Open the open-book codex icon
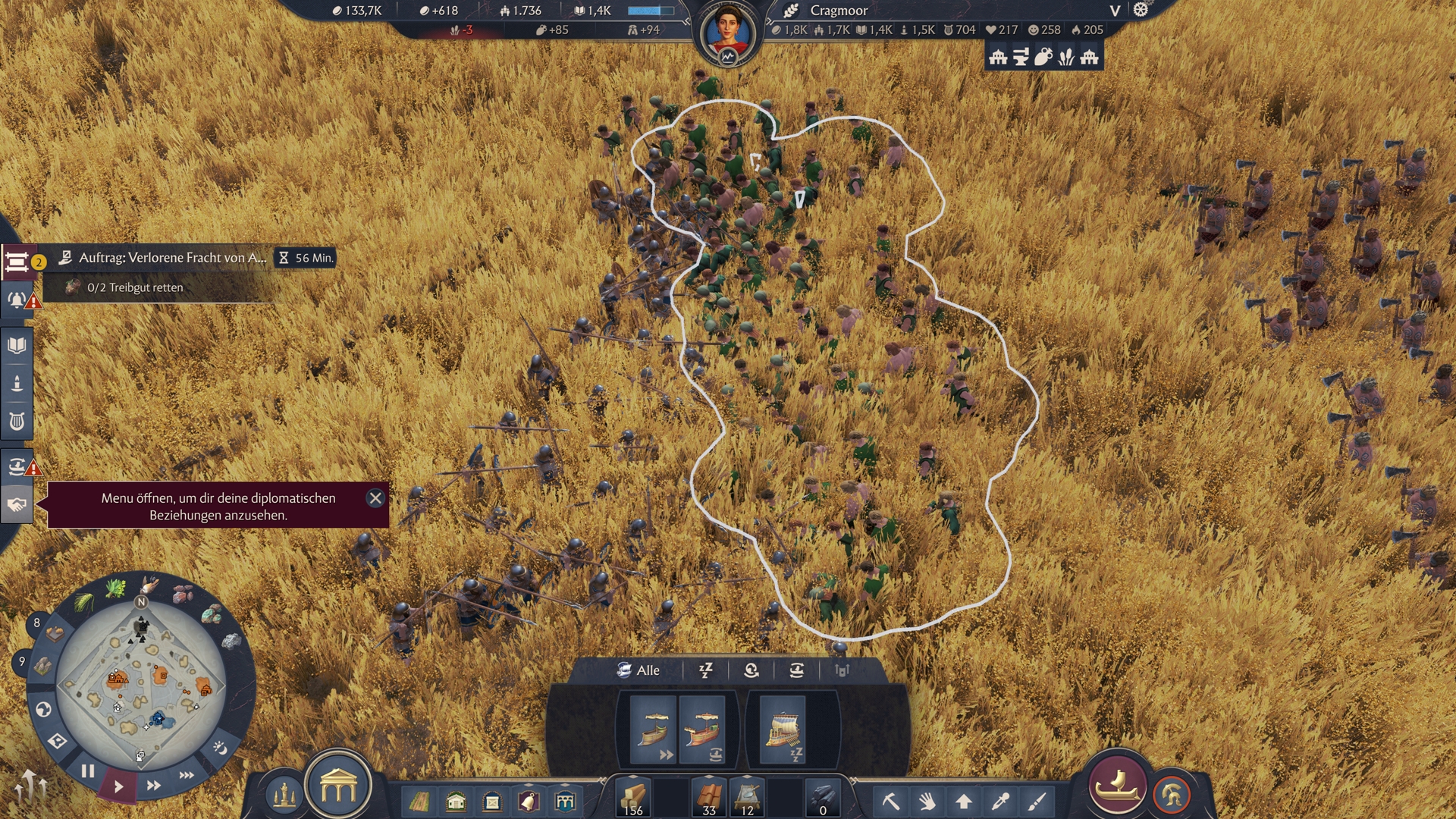The height and width of the screenshot is (819, 1456). (x=17, y=346)
